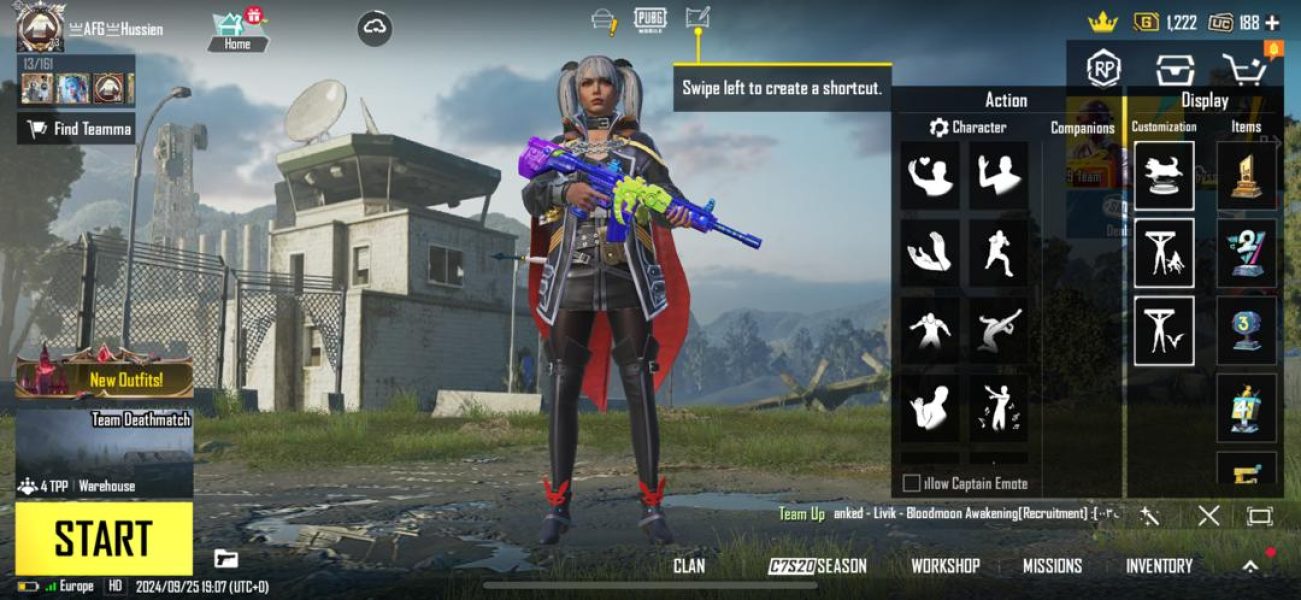The height and width of the screenshot is (600, 1301).
Task: Start the Team Deathmatch match
Action: (103, 538)
